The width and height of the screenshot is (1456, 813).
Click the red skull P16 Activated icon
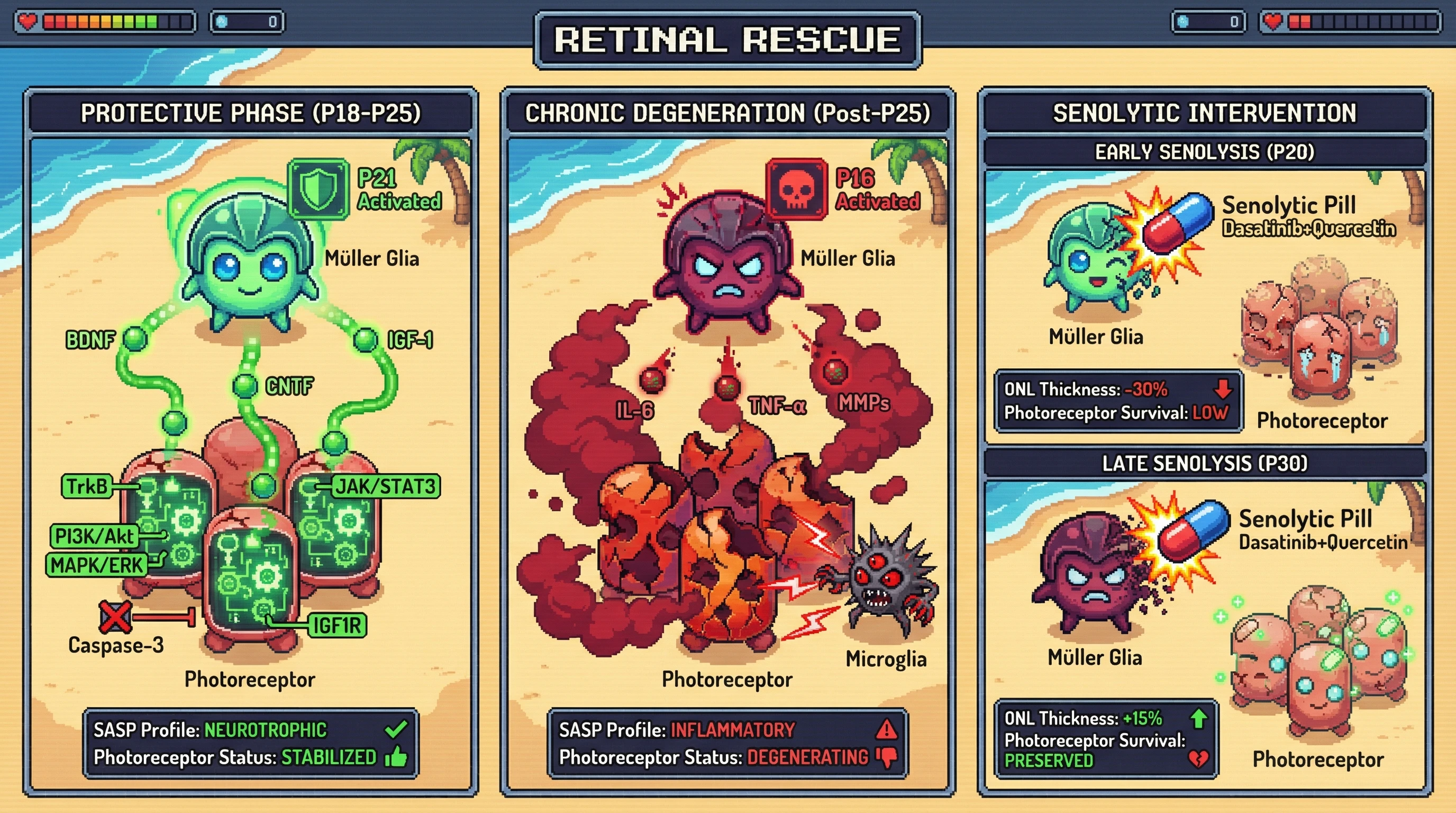coord(796,189)
